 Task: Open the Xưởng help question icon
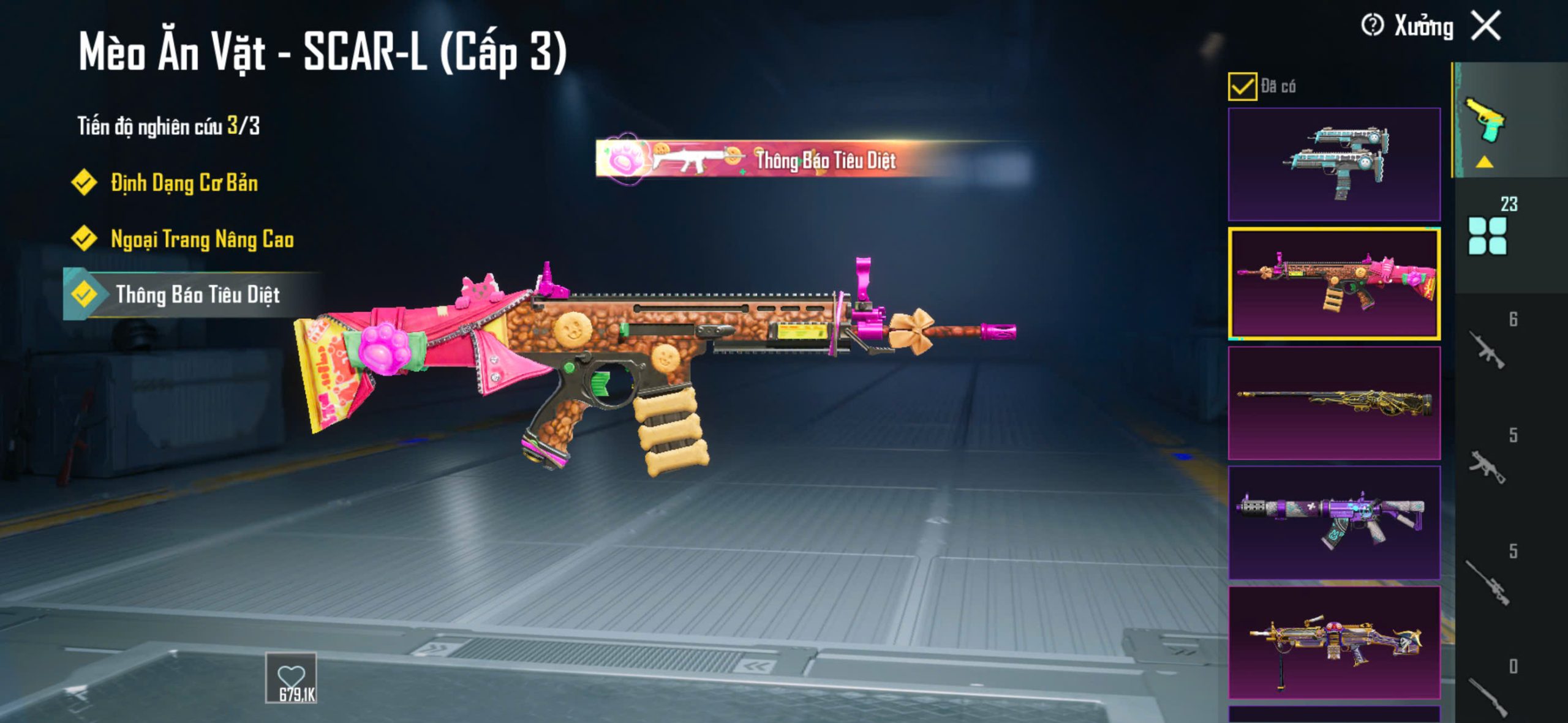tap(1372, 26)
